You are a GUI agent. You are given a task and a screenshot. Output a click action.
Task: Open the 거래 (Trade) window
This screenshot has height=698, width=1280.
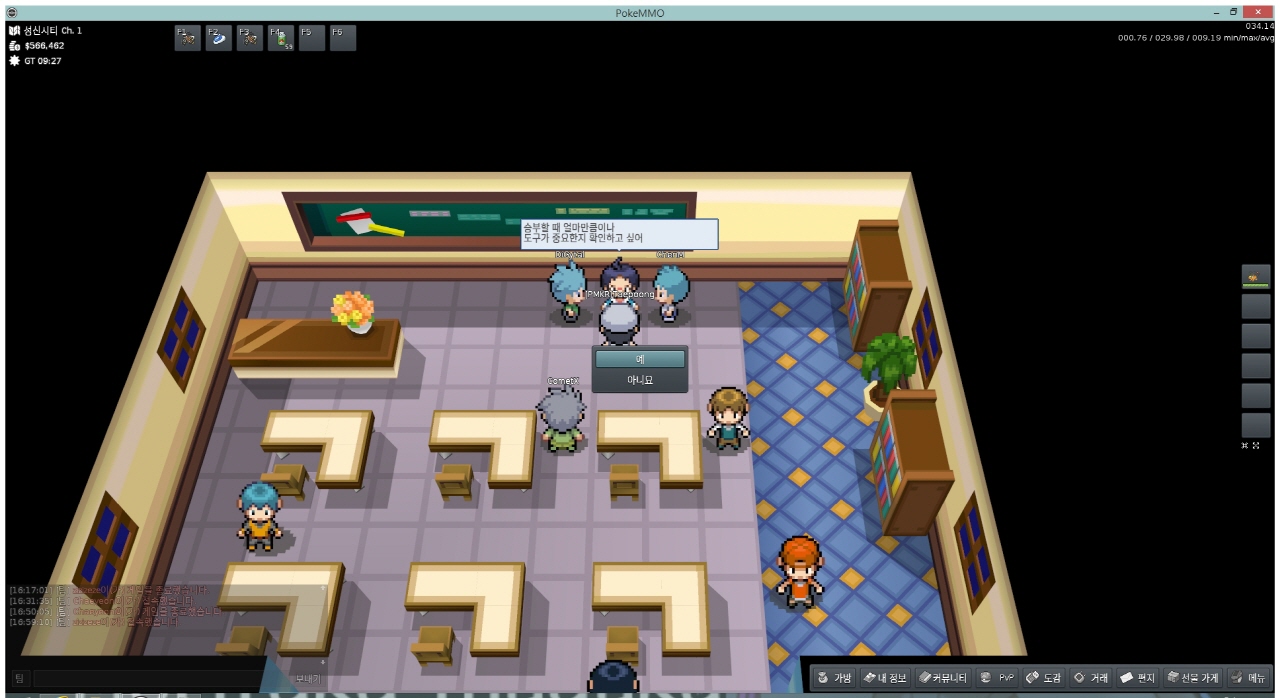coord(1091,678)
